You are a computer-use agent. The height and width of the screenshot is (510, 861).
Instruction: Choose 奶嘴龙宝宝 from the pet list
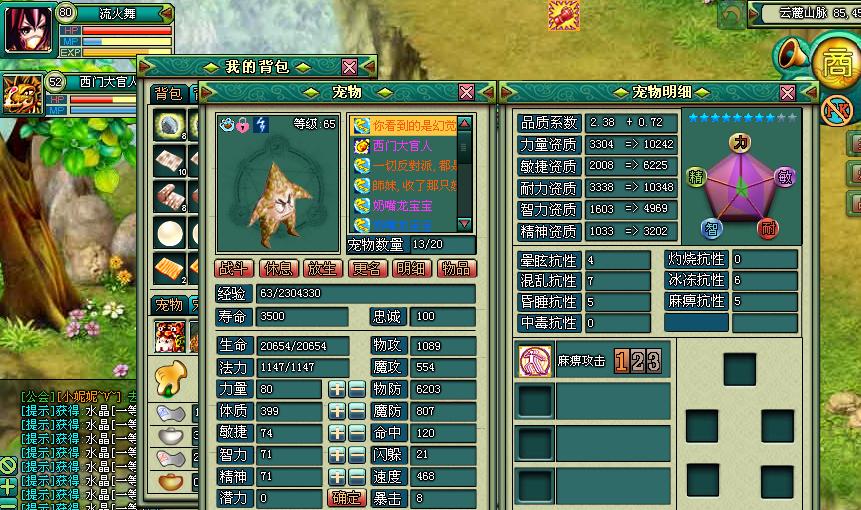tap(402, 205)
